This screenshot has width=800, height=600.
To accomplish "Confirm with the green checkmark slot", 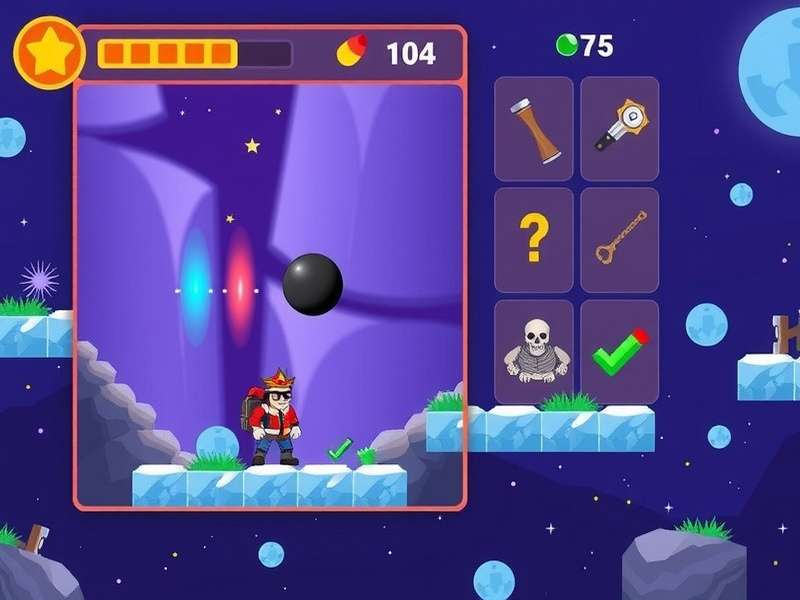I will point(619,352).
